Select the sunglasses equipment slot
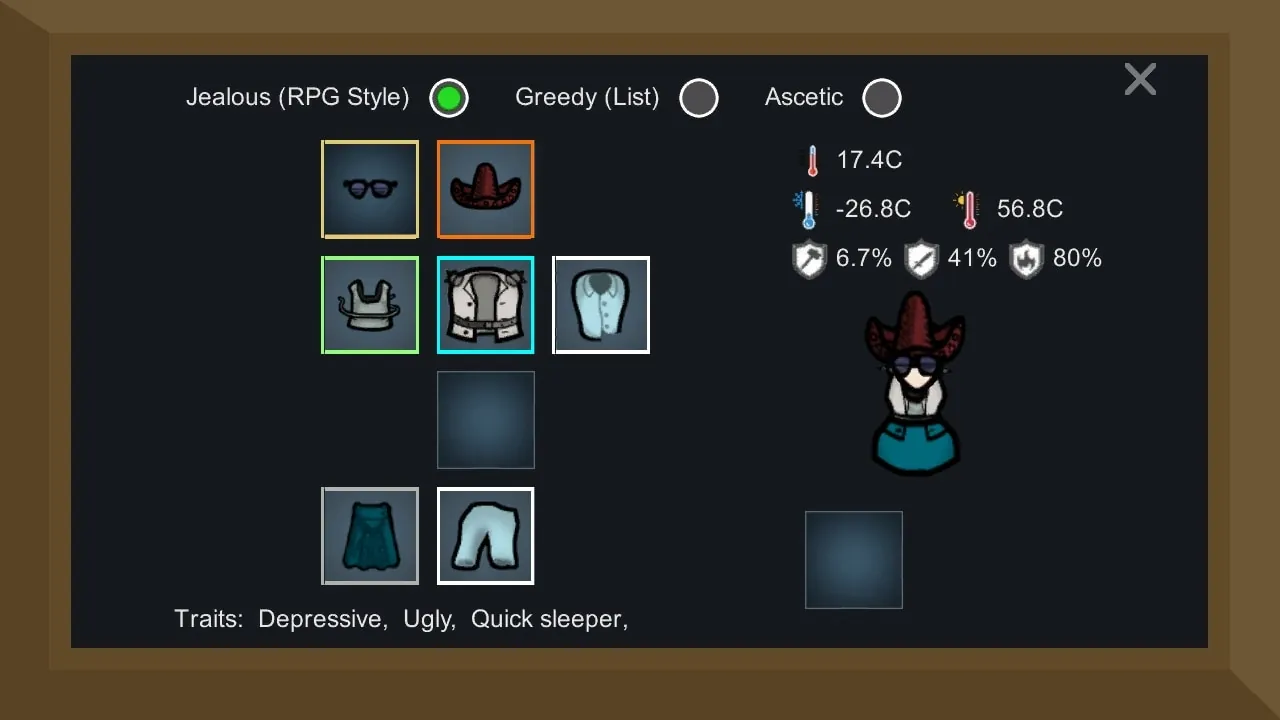The height and width of the screenshot is (720, 1280). (x=370, y=190)
